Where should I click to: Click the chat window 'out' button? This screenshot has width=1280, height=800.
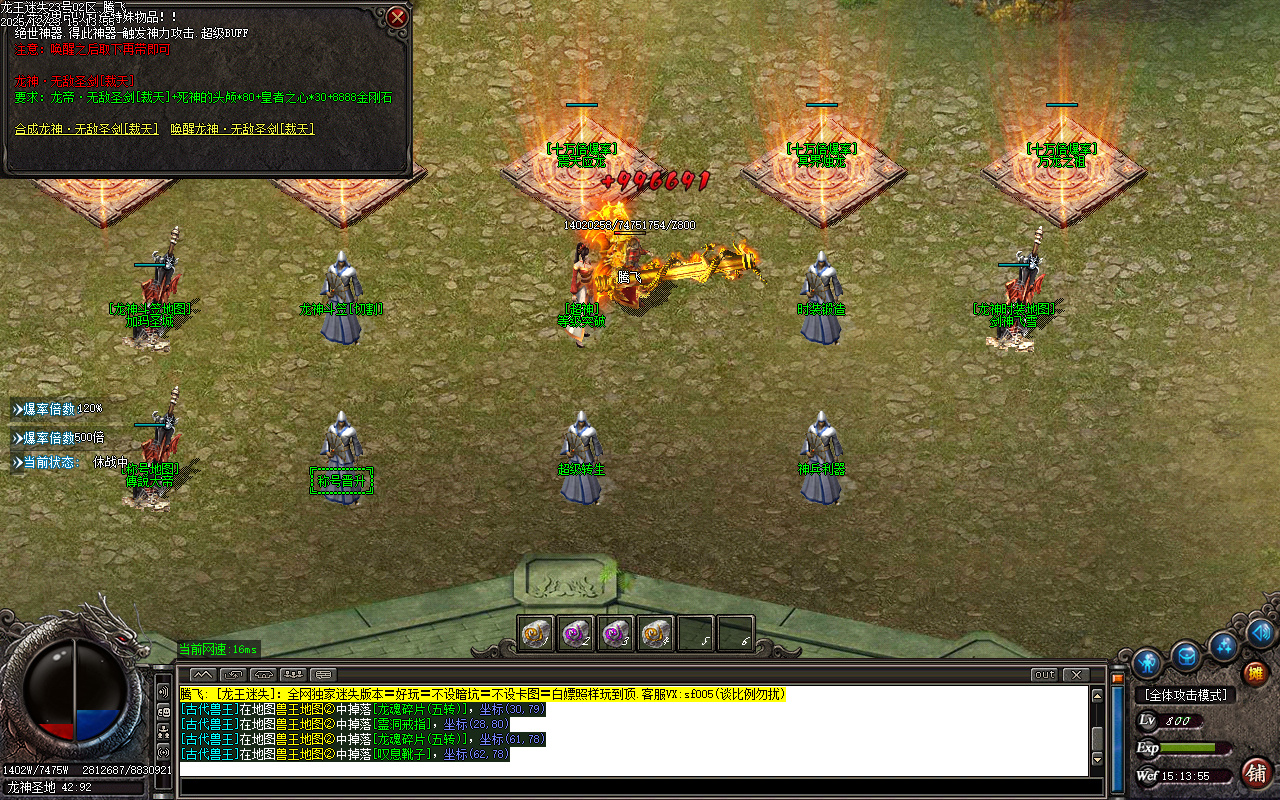(x=1044, y=675)
